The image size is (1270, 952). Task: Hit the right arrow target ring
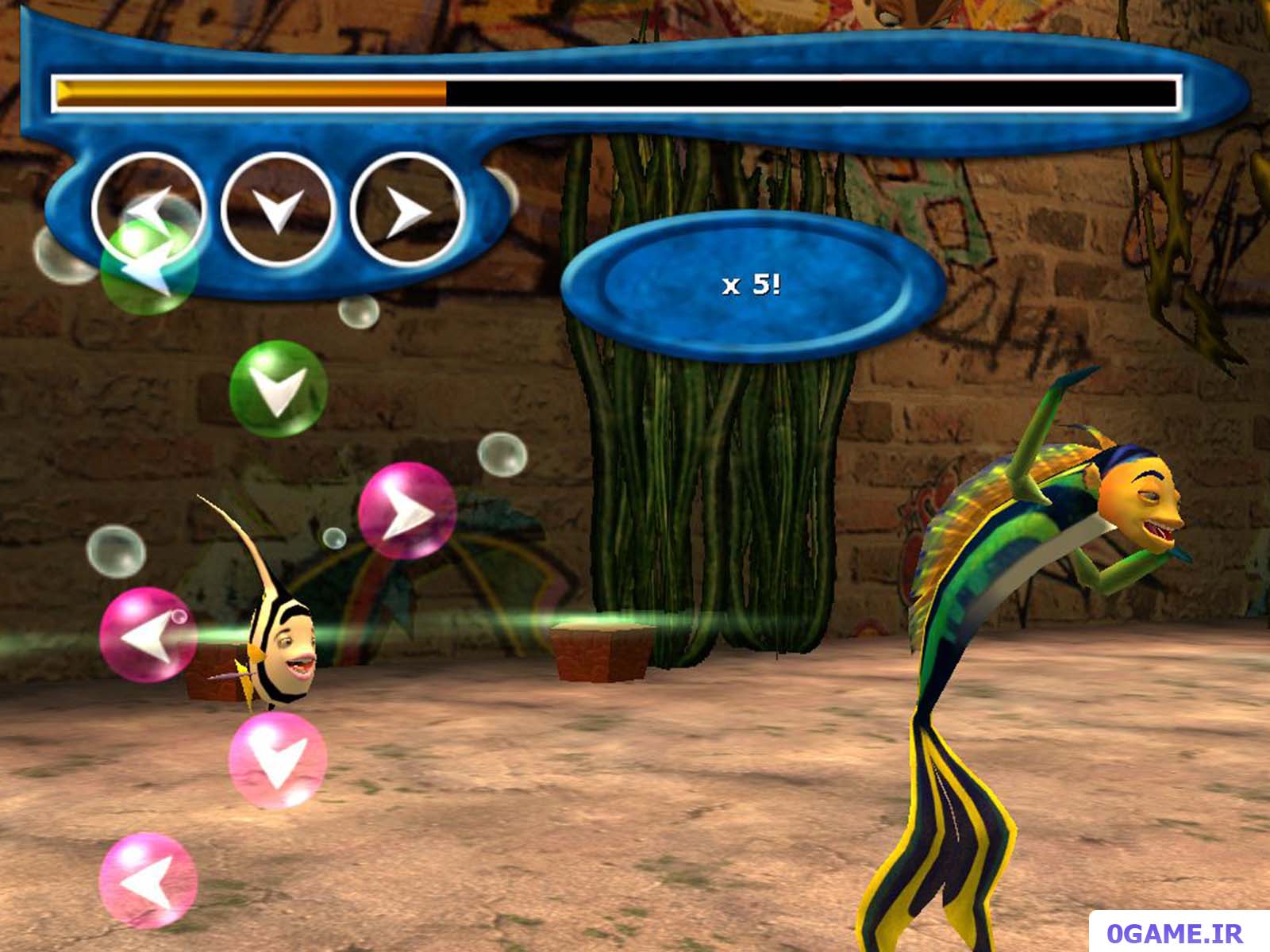(406, 210)
